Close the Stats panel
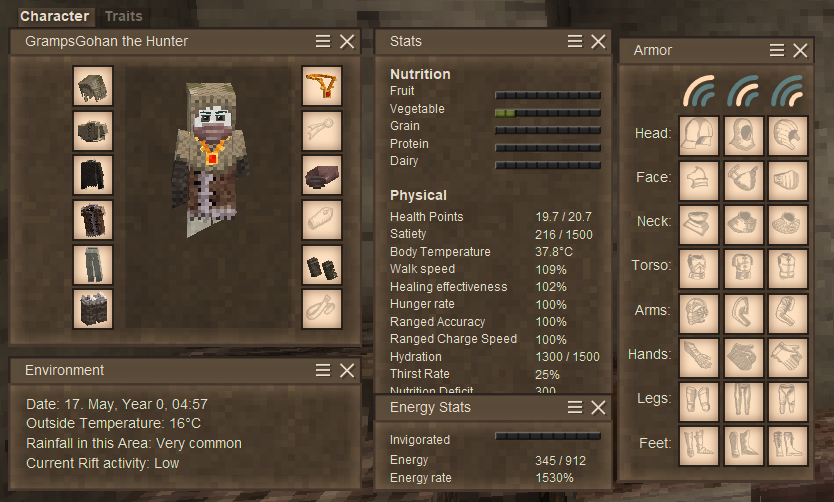 598,41
